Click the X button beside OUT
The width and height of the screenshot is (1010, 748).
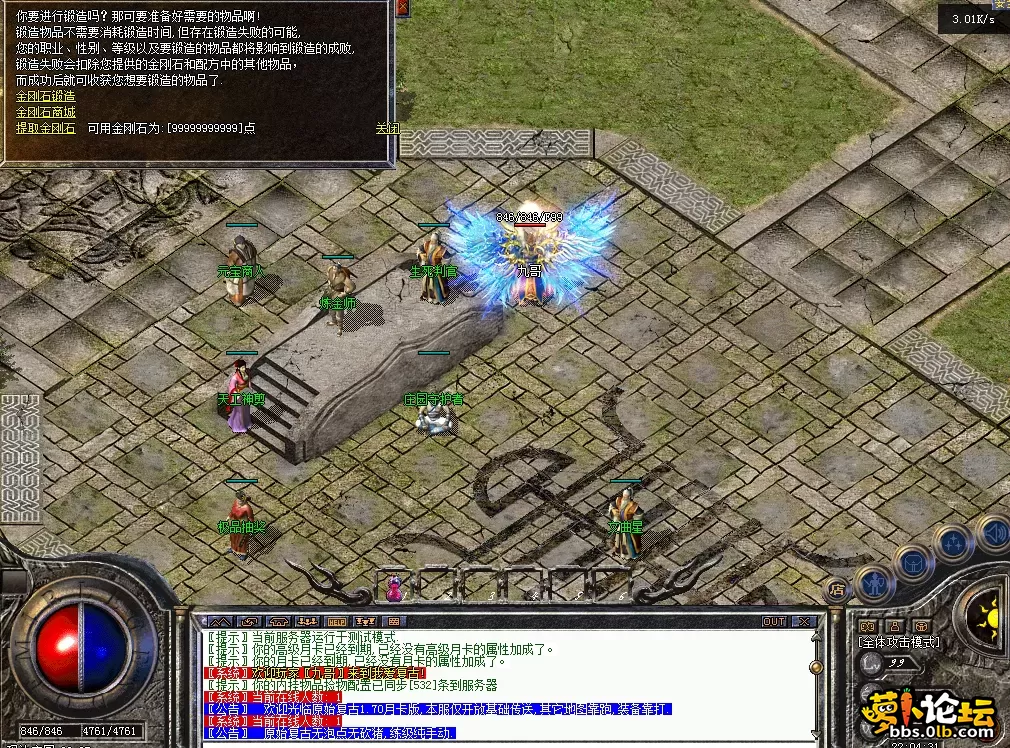[803, 621]
